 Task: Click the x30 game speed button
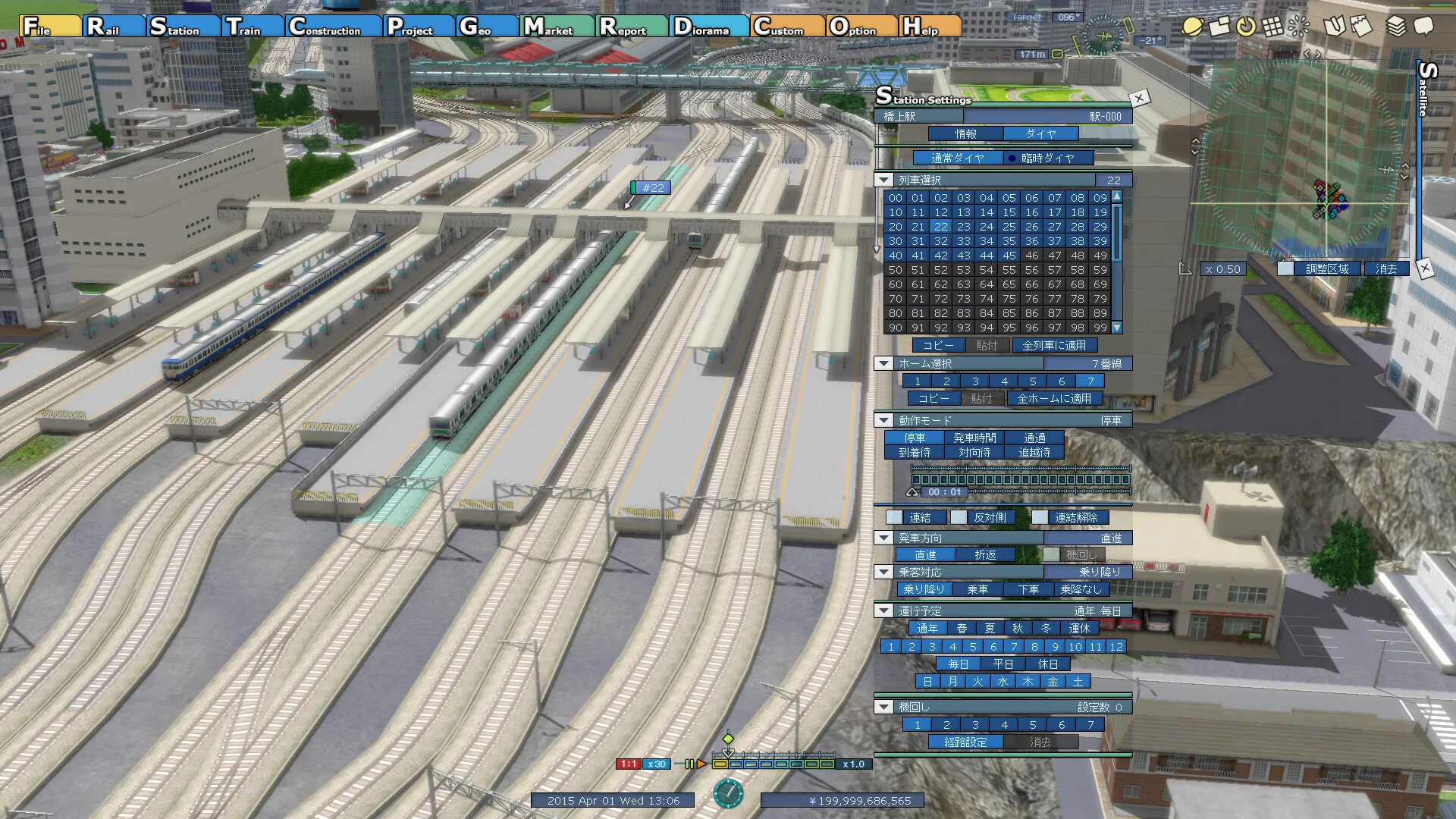656,764
